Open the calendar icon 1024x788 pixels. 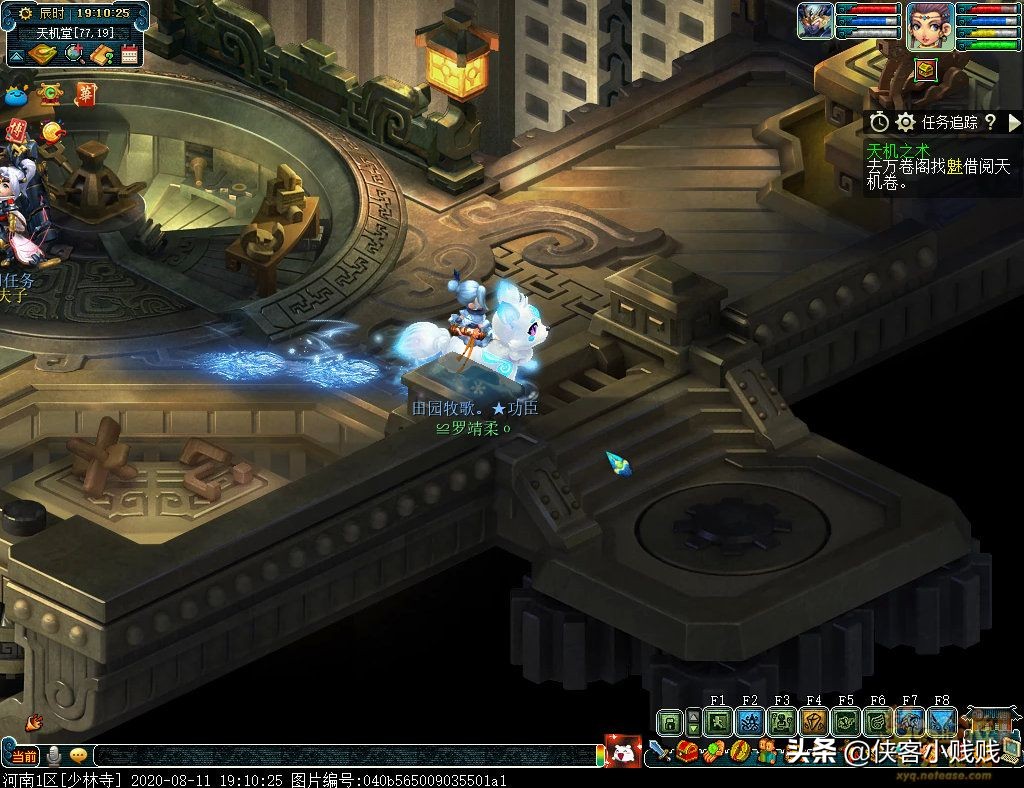129,54
